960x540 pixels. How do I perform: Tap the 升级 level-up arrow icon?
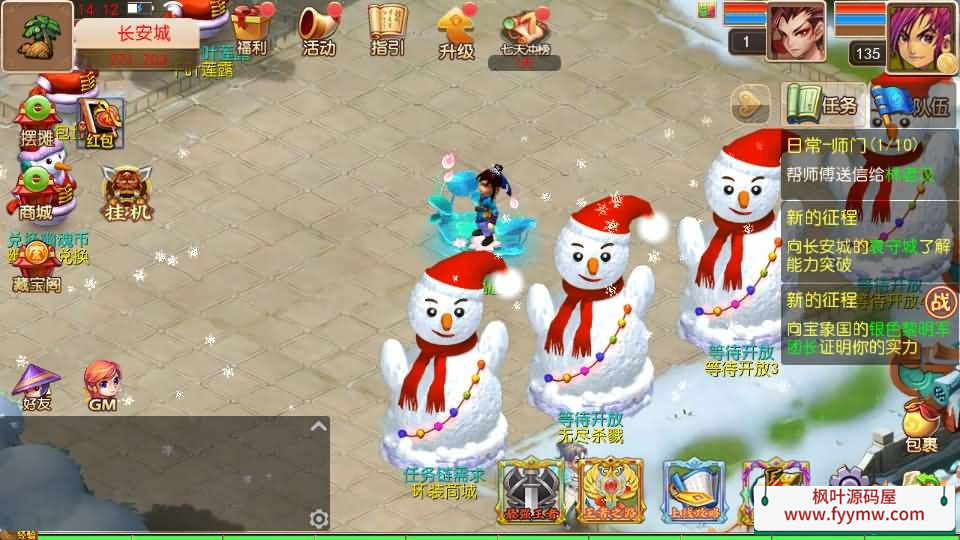(456, 28)
